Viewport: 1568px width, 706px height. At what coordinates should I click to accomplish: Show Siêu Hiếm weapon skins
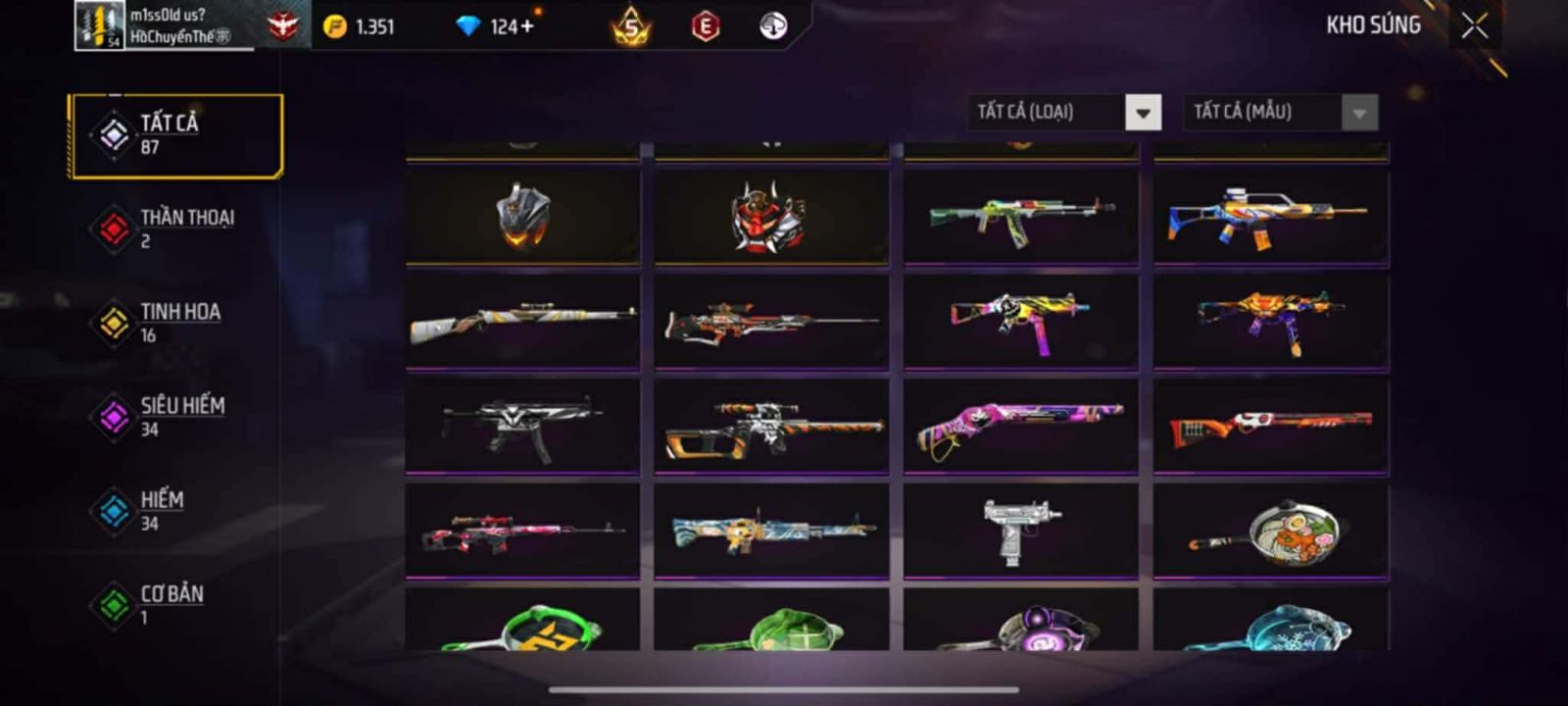[175, 417]
